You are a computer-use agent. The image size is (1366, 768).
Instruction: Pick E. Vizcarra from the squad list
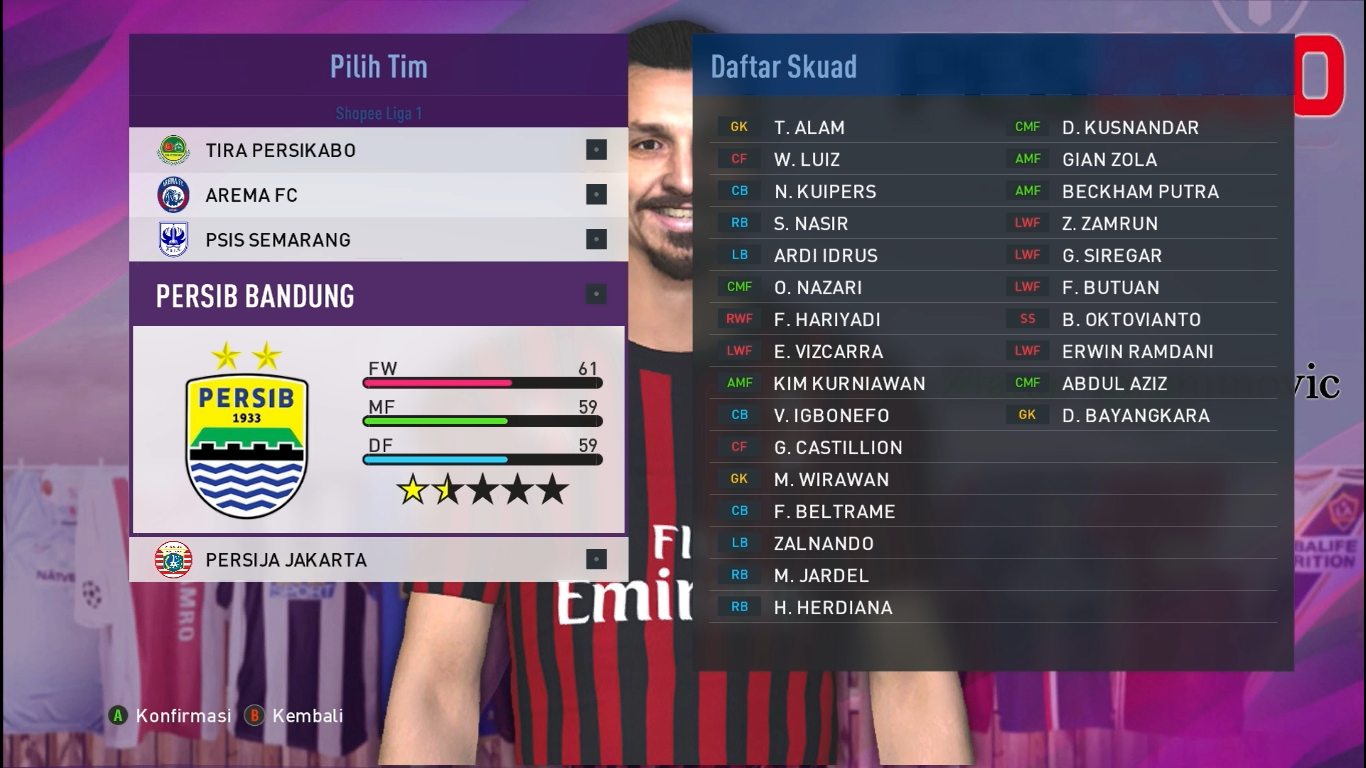pos(828,352)
